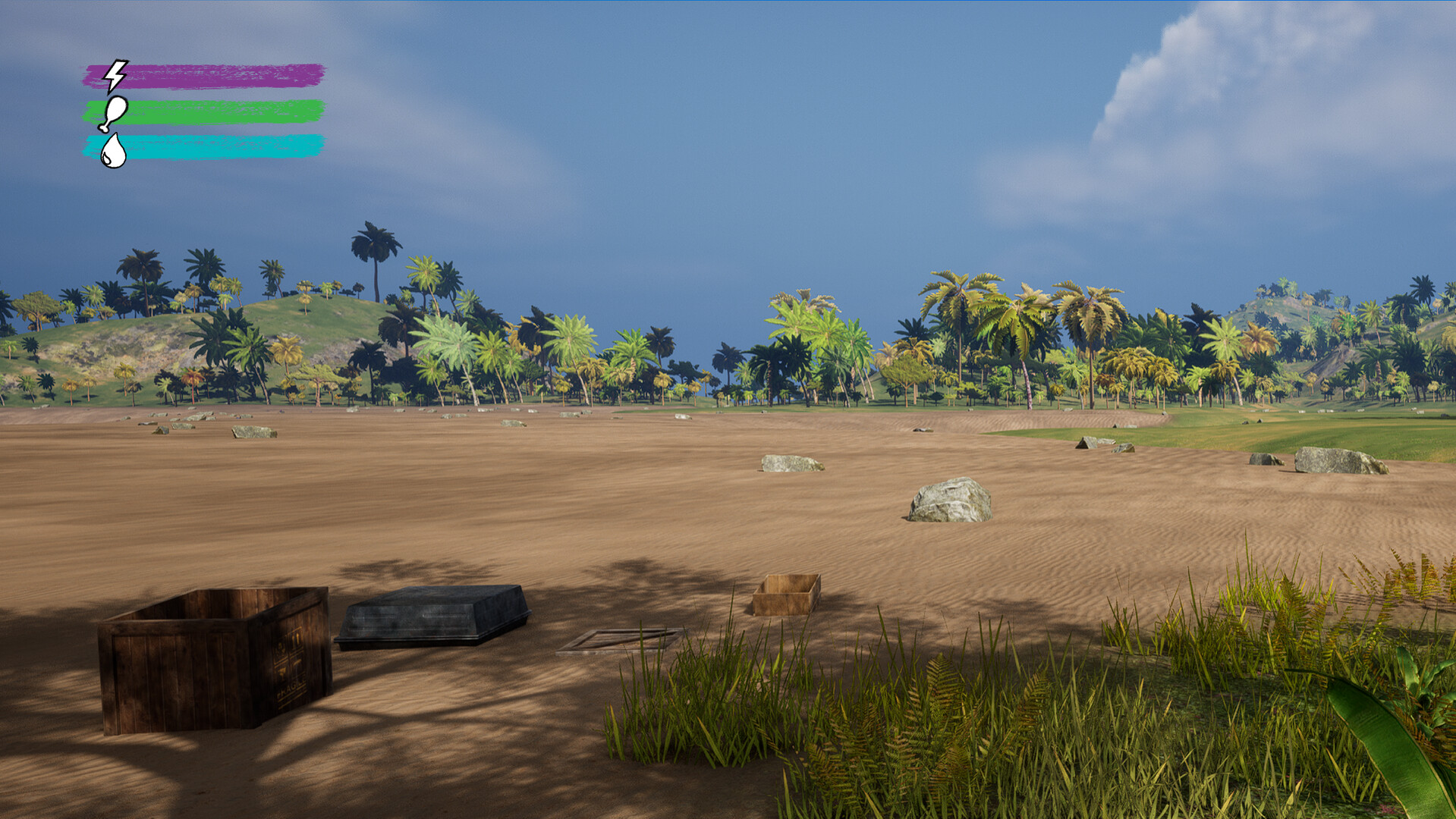Select the chicken drumstick hunger icon
1456x819 pixels.
pyautogui.click(x=115, y=114)
